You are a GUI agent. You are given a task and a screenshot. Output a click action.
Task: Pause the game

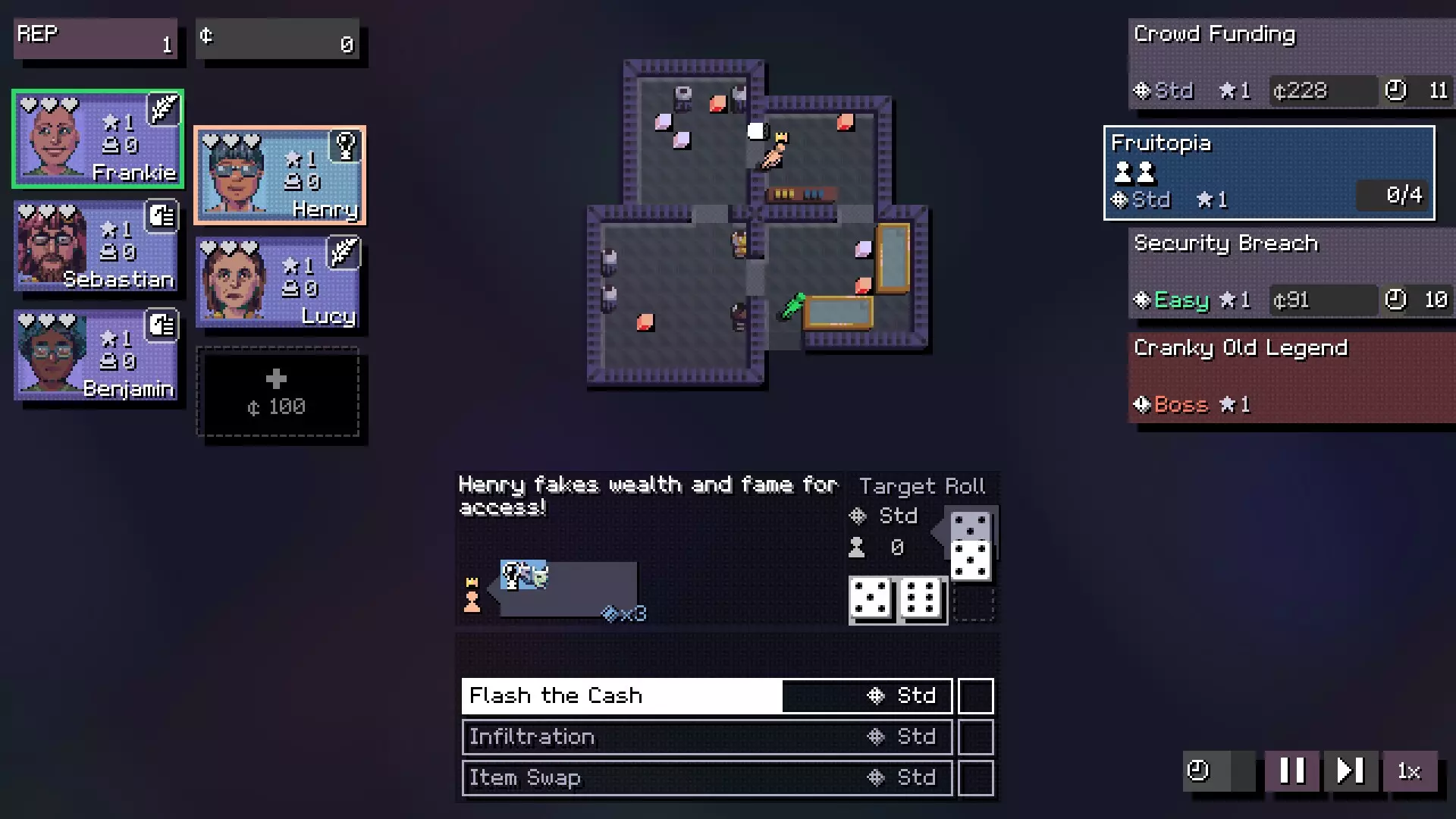(1291, 771)
